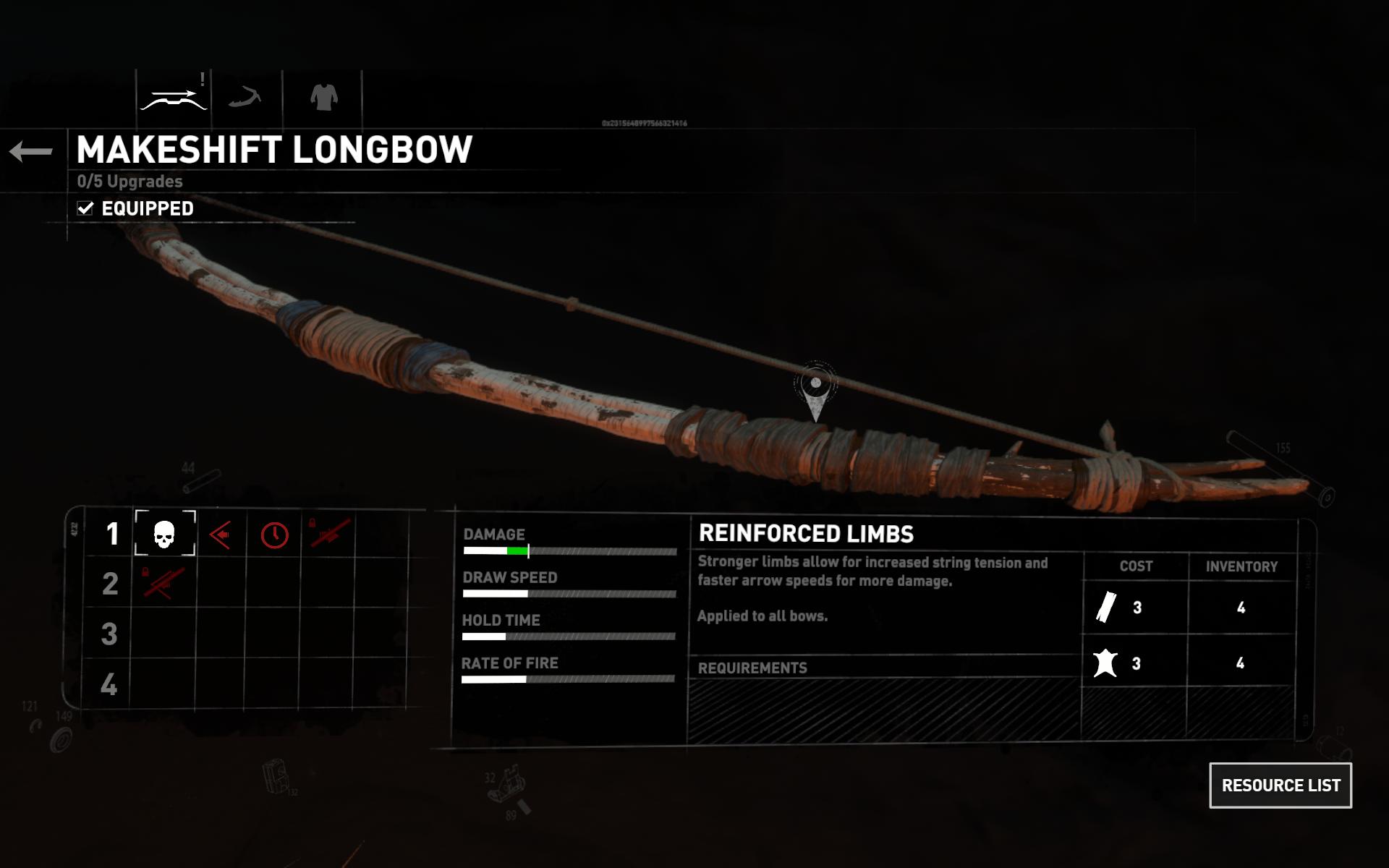The image size is (1389, 868).
Task: Select the skull Reinforced Limbs upgrade
Action: 165,535
